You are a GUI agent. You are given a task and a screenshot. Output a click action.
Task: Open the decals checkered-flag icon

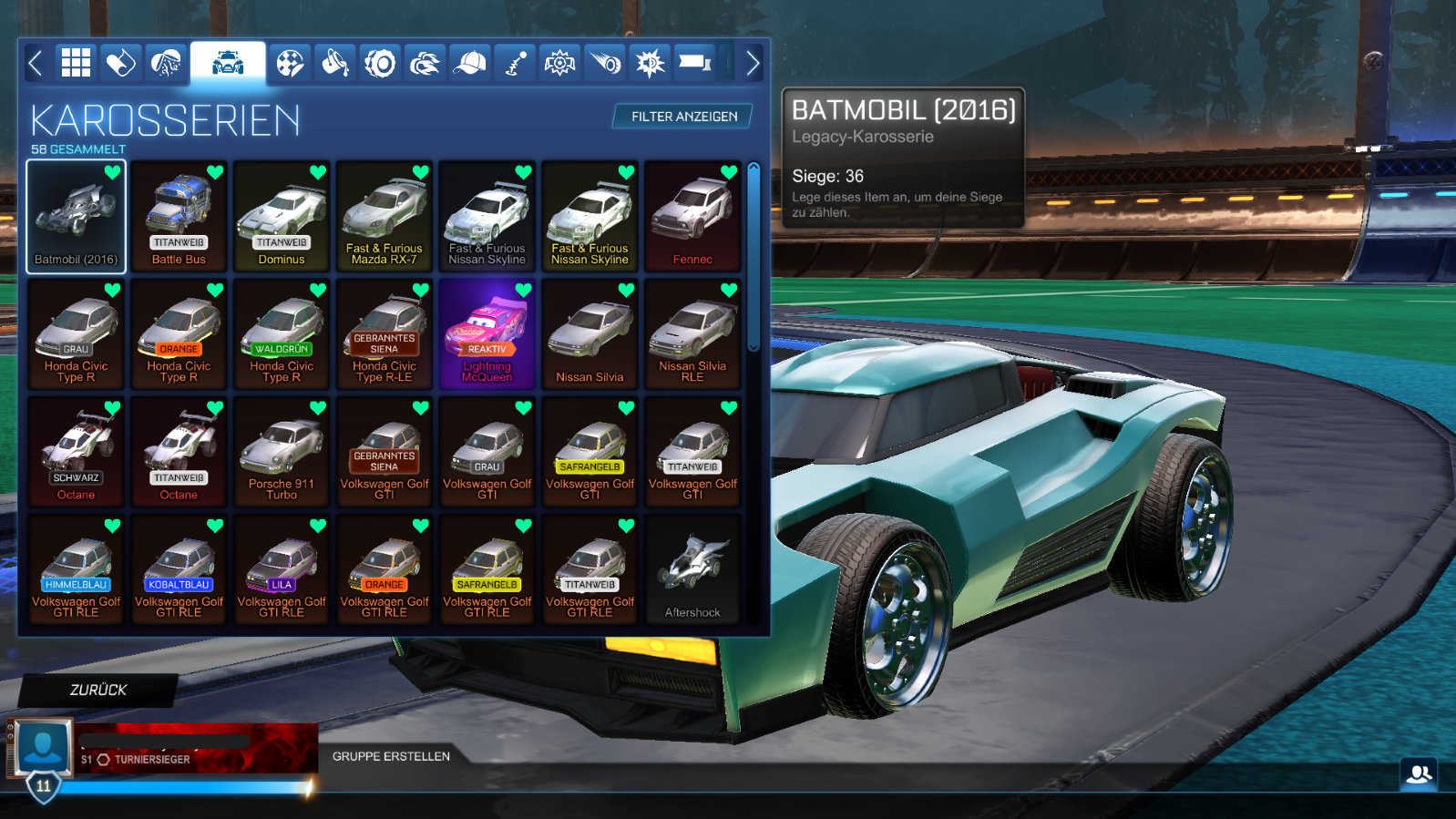coord(290,62)
